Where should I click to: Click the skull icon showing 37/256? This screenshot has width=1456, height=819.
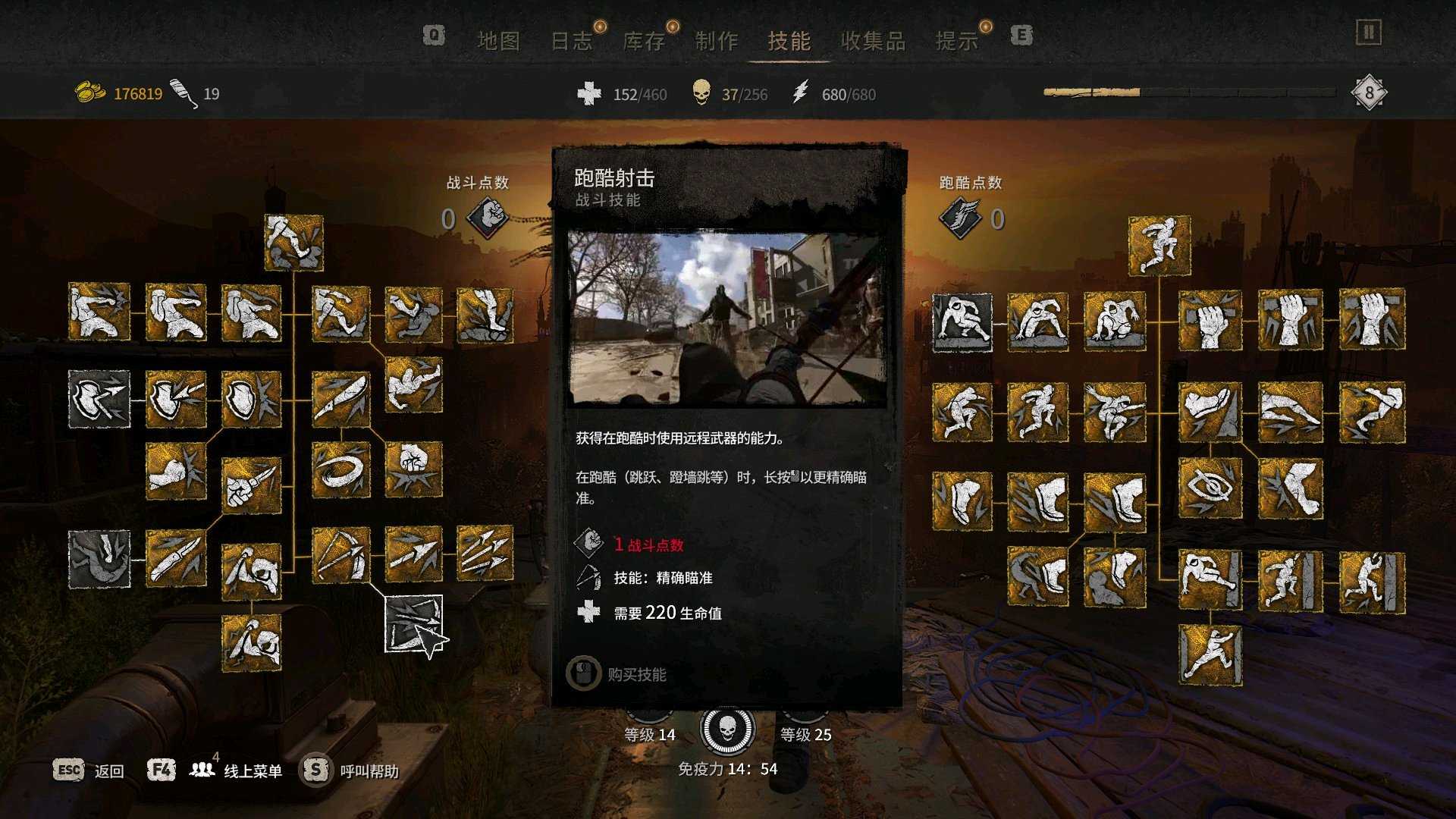[x=701, y=94]
